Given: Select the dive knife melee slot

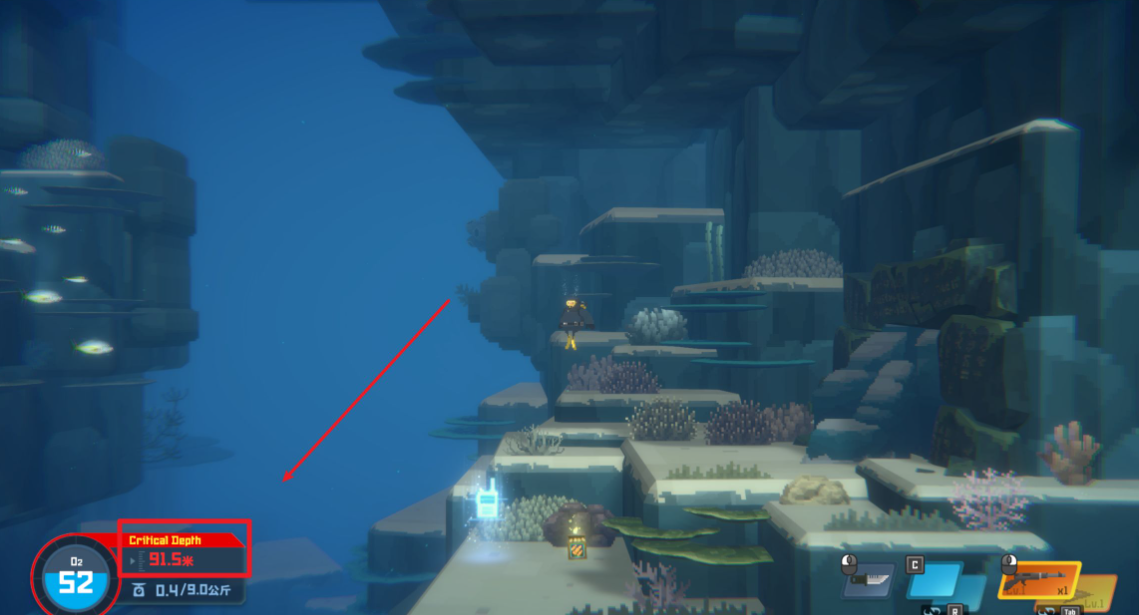Looking at the screenshot, I should point(867,580).
